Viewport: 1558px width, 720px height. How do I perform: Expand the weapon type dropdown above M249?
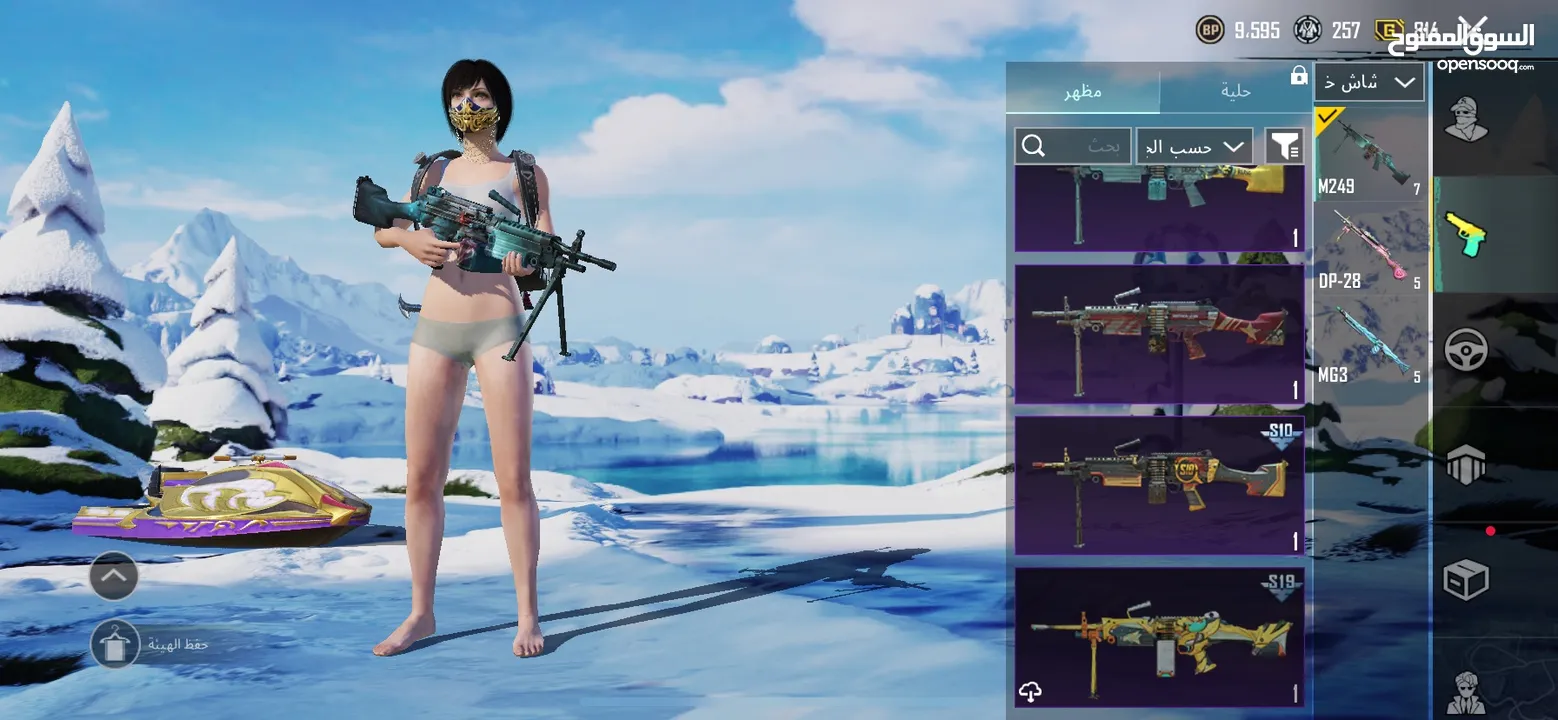(x=1369, y=82)
